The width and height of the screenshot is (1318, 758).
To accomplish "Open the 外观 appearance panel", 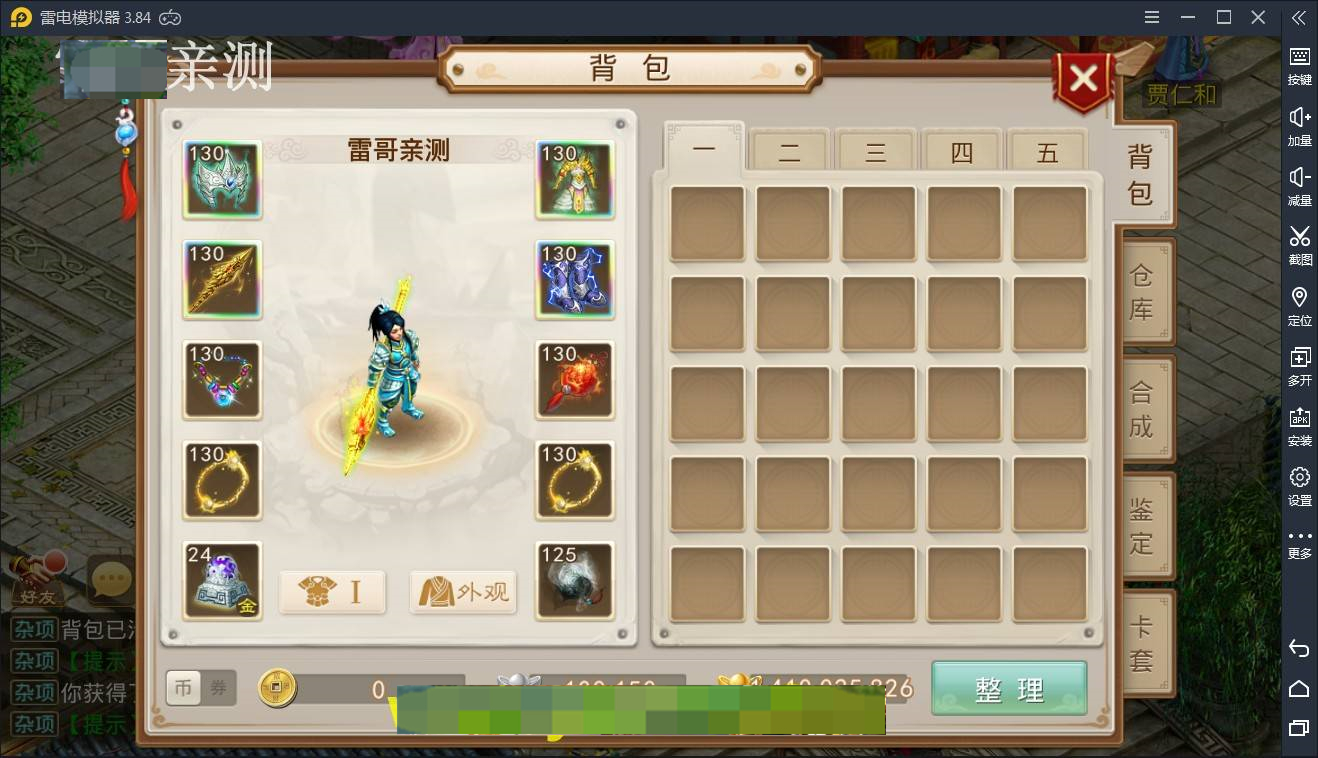I will point(463,592).
